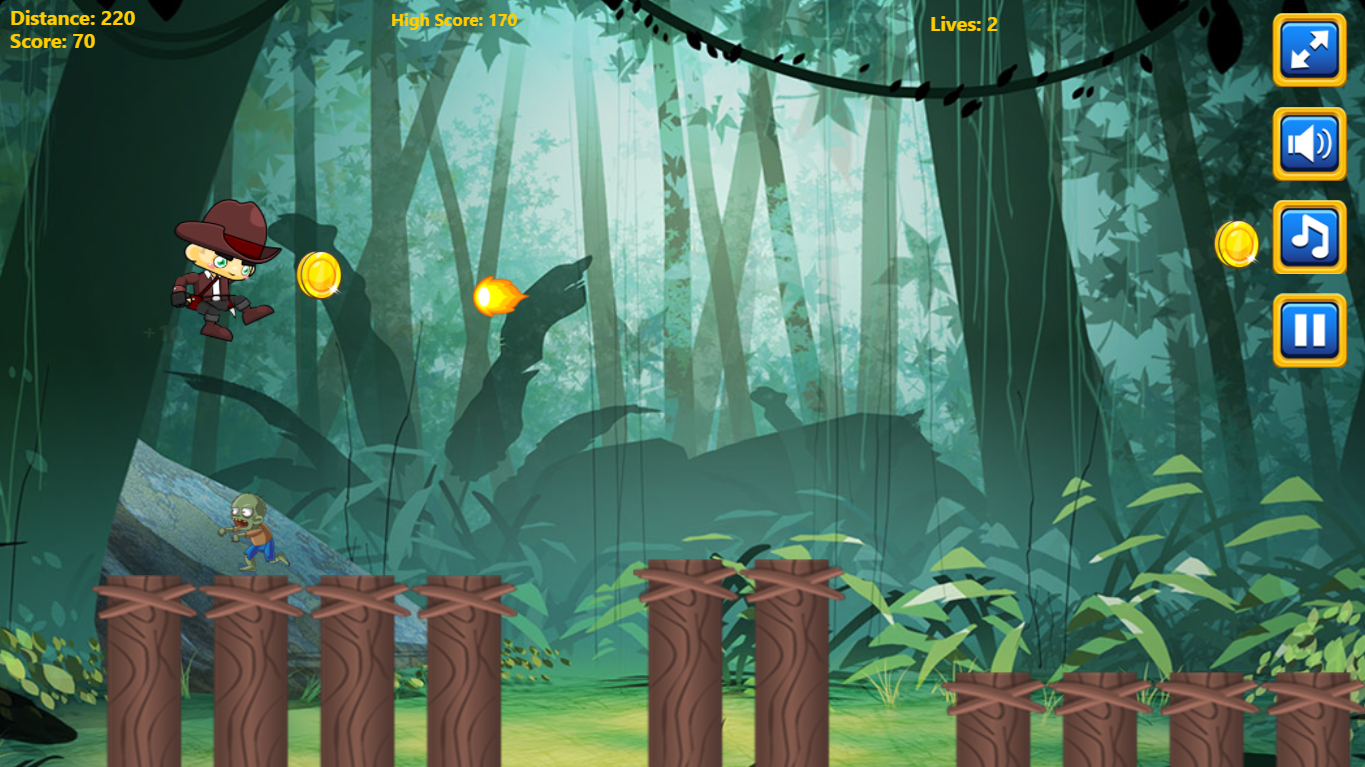Click the fireball projectile mid-air
Screen dimensions: 1365x767
tap(498, 297)
